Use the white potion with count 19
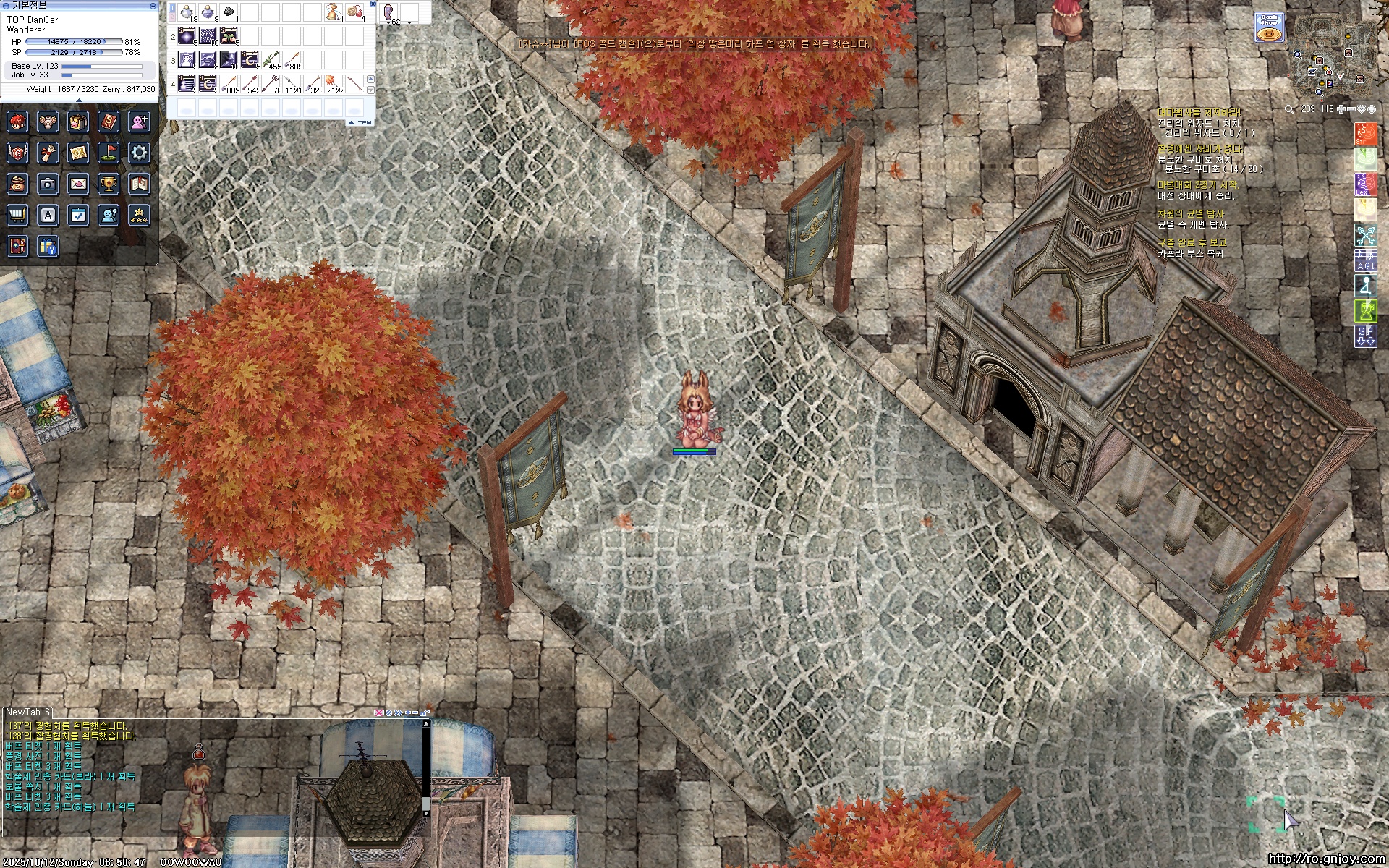1389x868 pixels. 187,12
